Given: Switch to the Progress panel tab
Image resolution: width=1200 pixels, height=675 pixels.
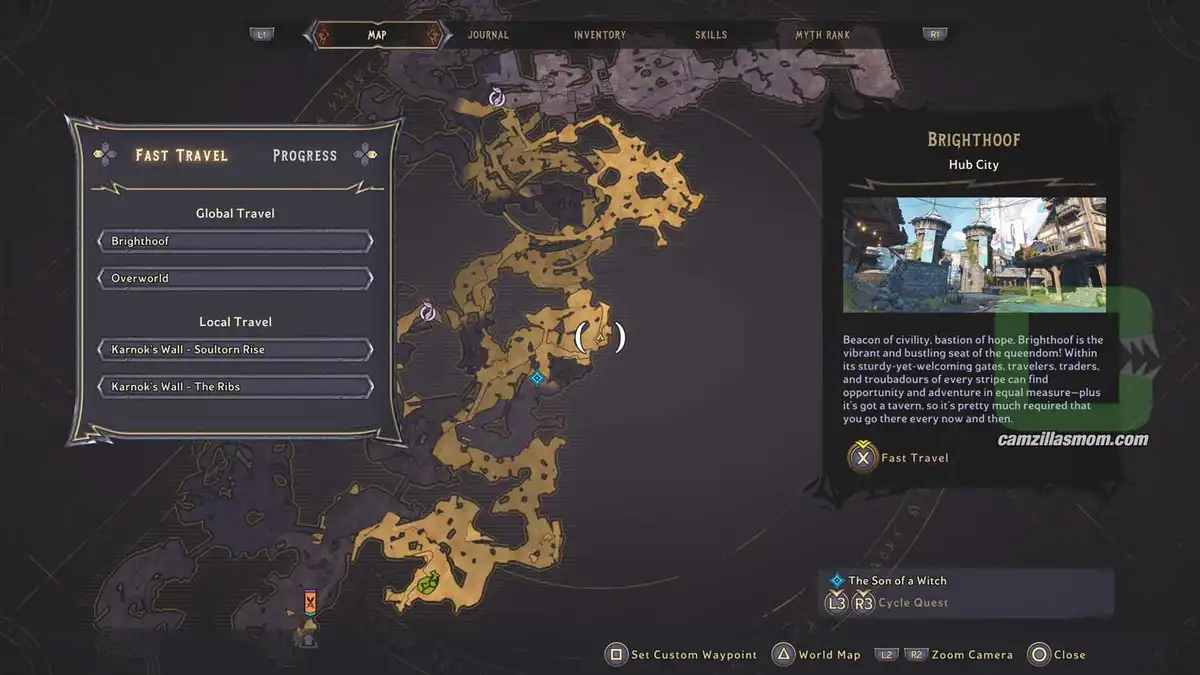Looking at the screenshot, I should coord(305,155).
